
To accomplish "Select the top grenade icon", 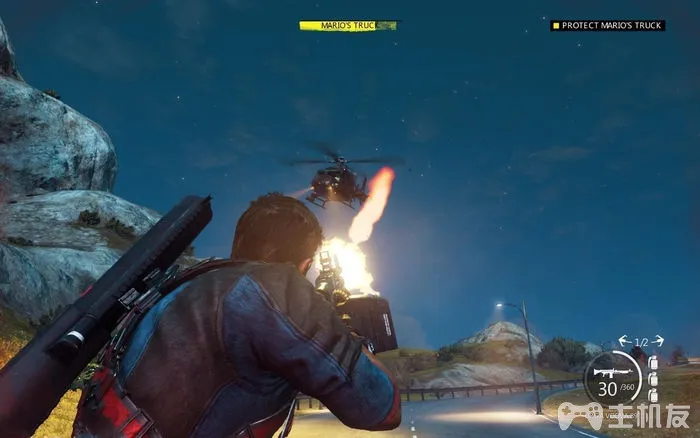I will coord(653,362).
